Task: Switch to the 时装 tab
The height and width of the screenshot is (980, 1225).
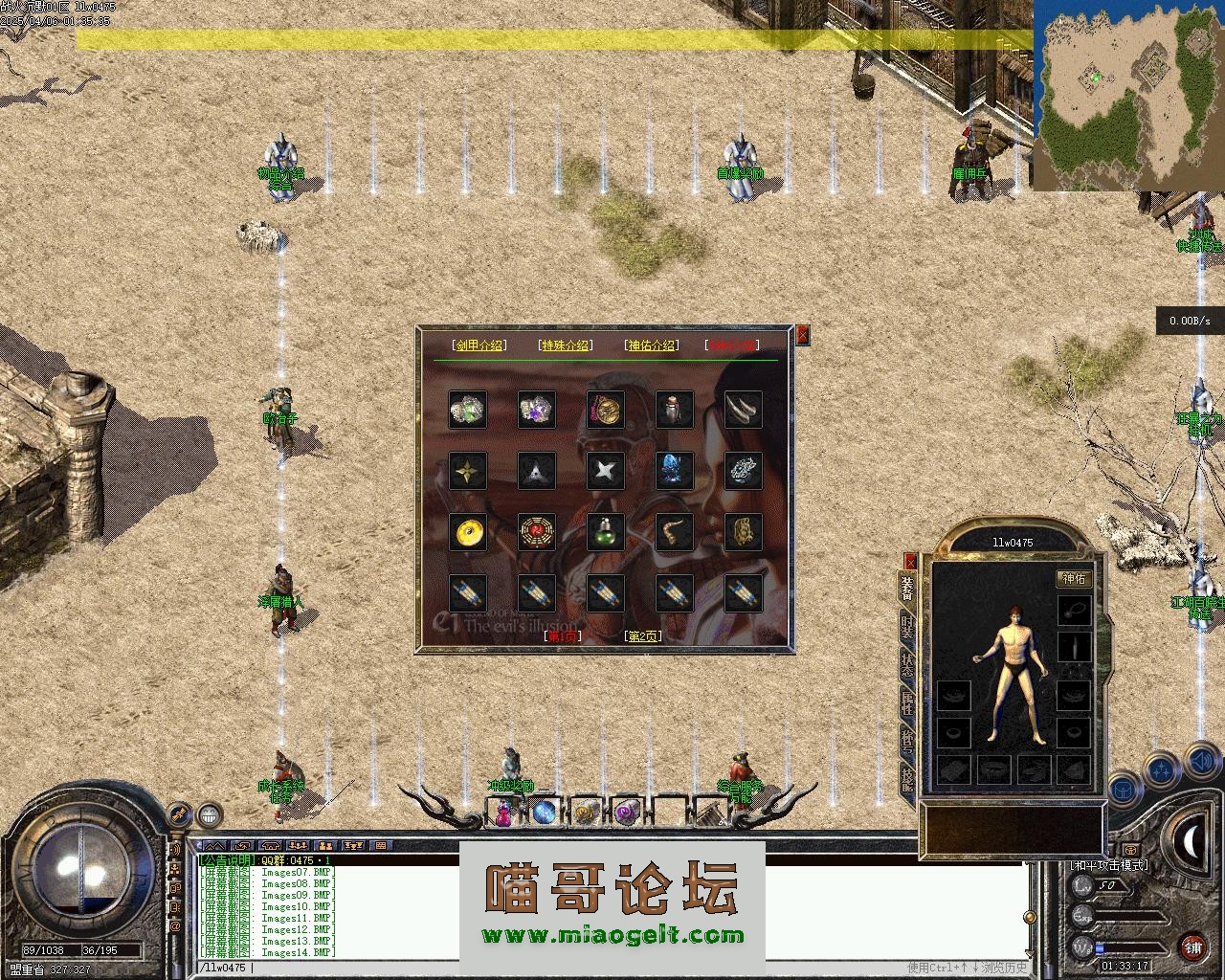Action: tap(907, 626)
